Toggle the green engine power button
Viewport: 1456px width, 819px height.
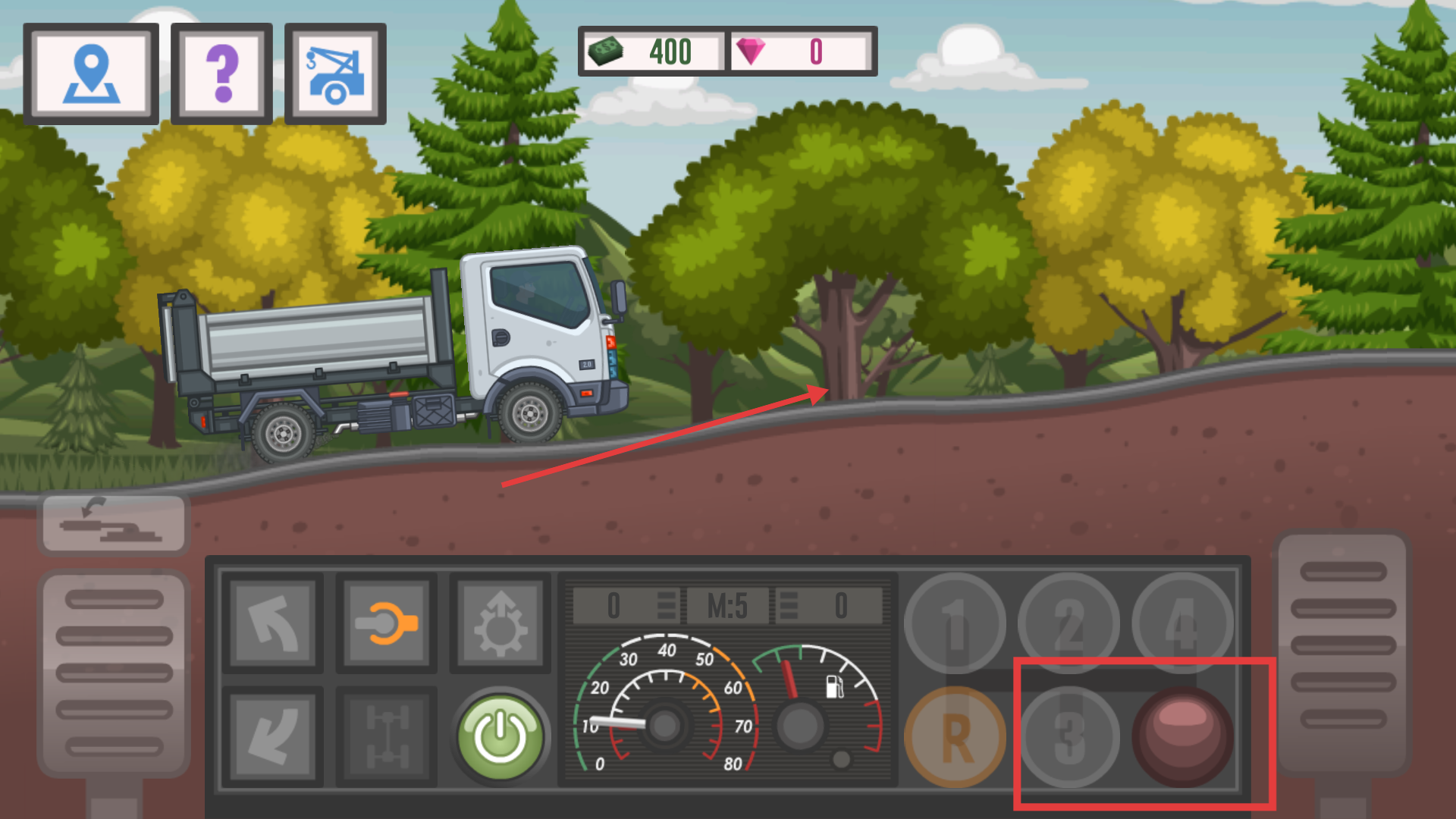pyautogui.click(x=500, y=736)
